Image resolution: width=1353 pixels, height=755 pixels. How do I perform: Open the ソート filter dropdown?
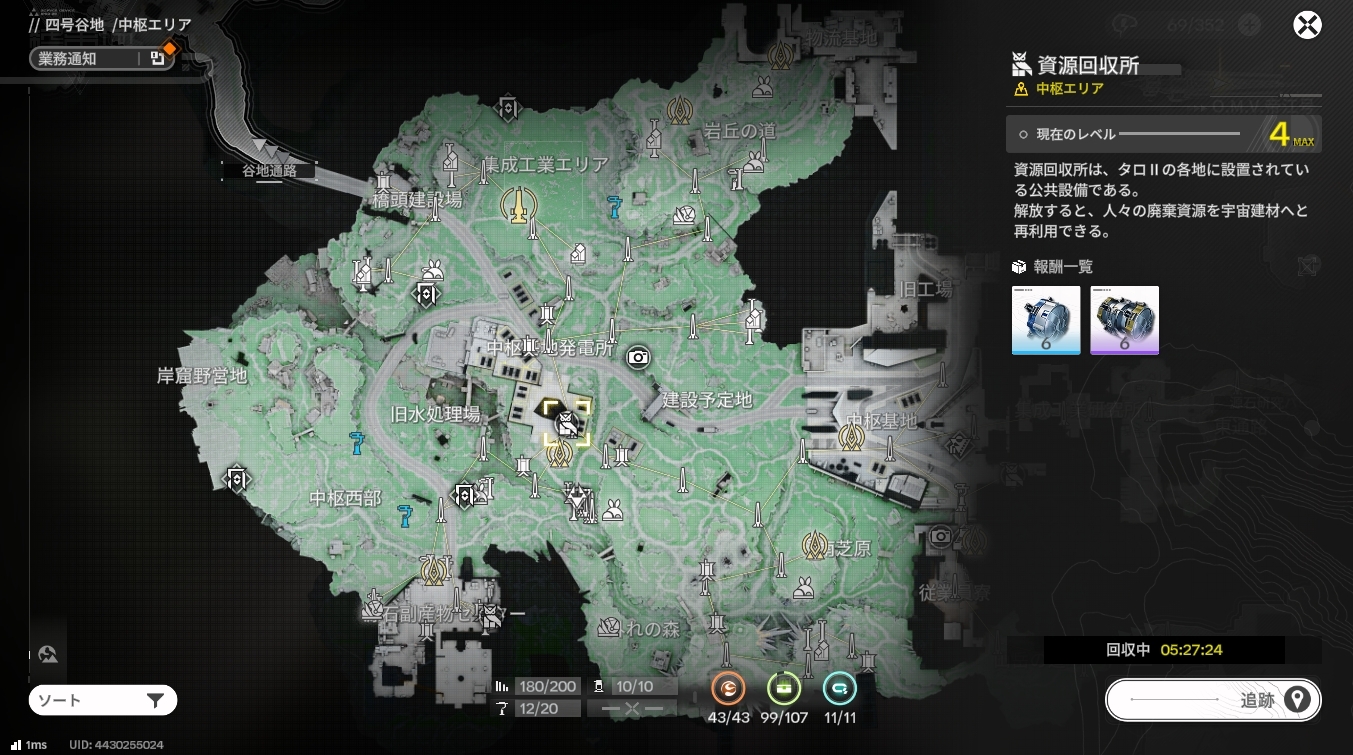(x=103, y=701)
